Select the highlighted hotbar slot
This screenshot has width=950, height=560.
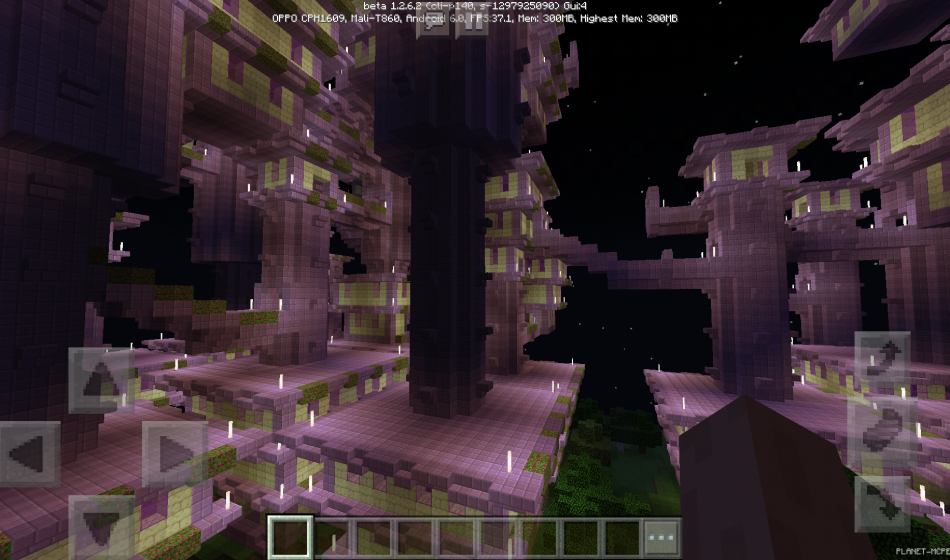point(291,536)
